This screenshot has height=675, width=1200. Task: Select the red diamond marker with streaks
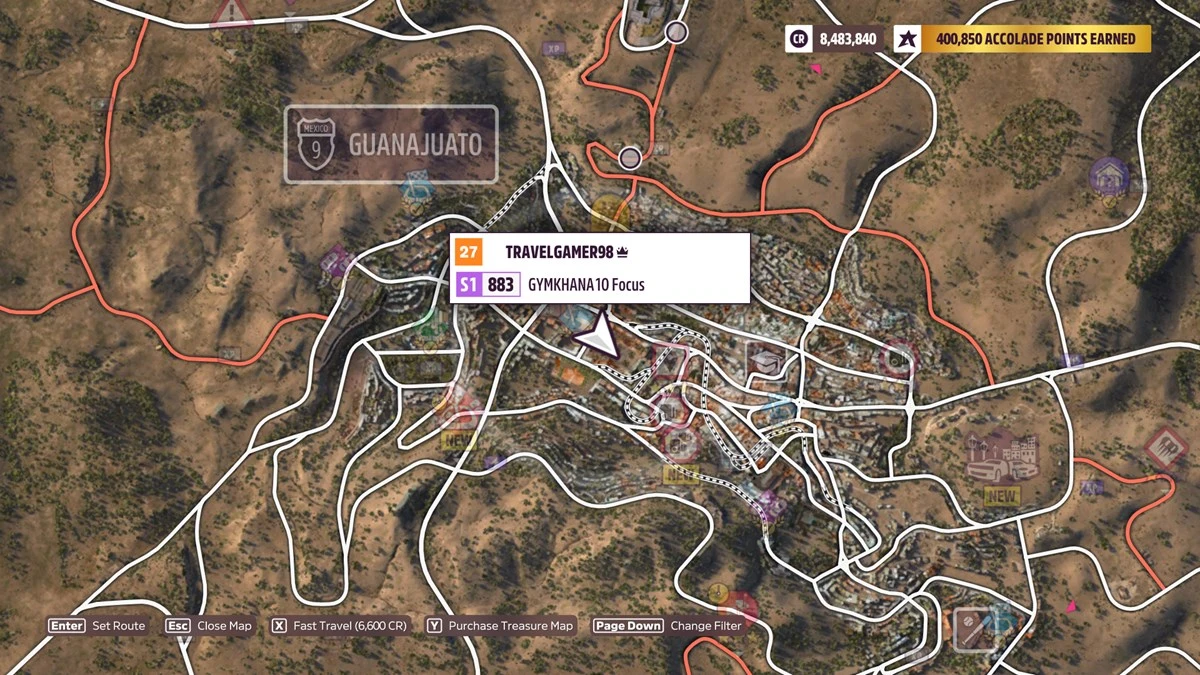pos(1164,447)
